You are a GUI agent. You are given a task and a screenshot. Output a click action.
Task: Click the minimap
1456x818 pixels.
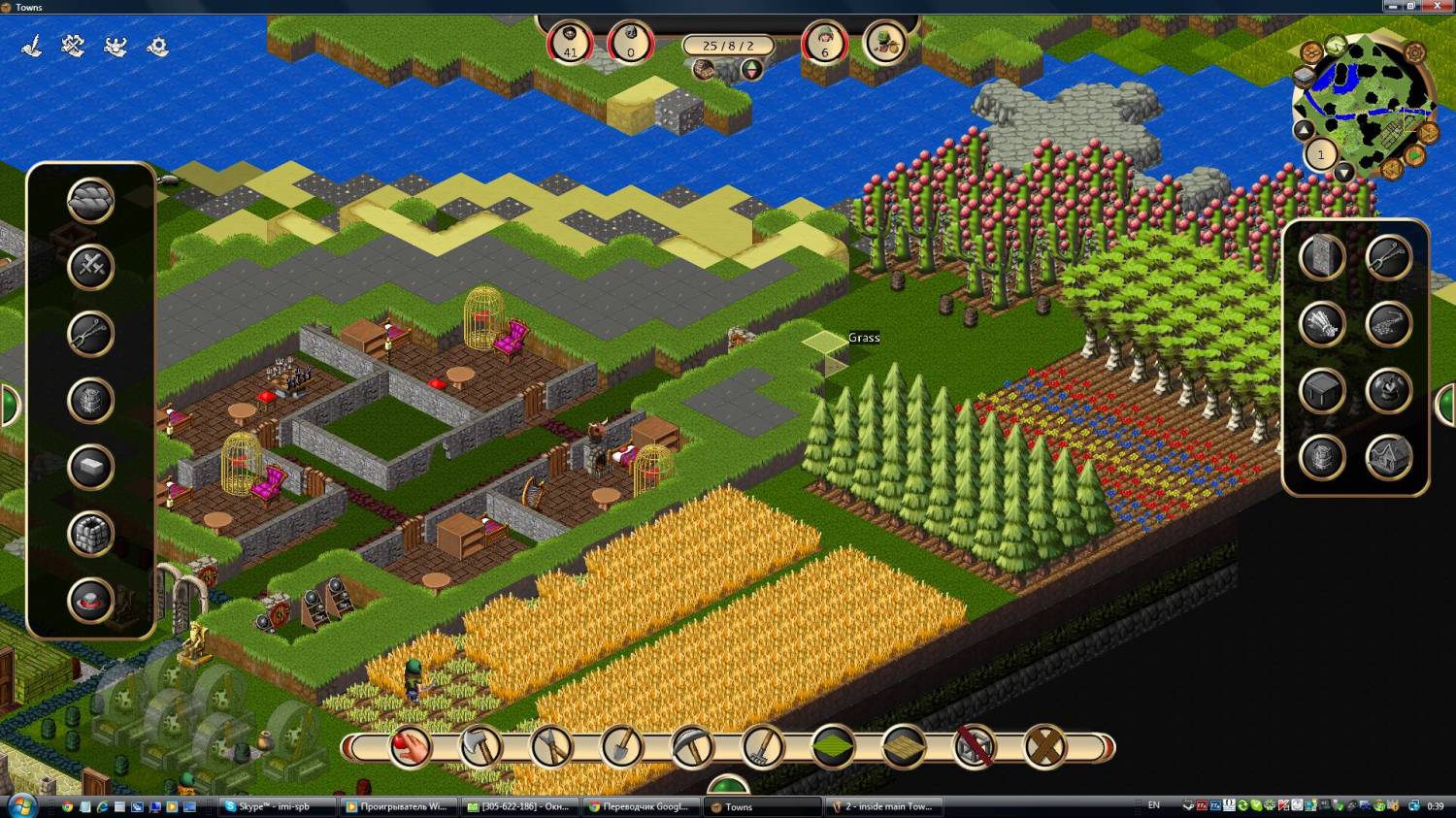1366,102
